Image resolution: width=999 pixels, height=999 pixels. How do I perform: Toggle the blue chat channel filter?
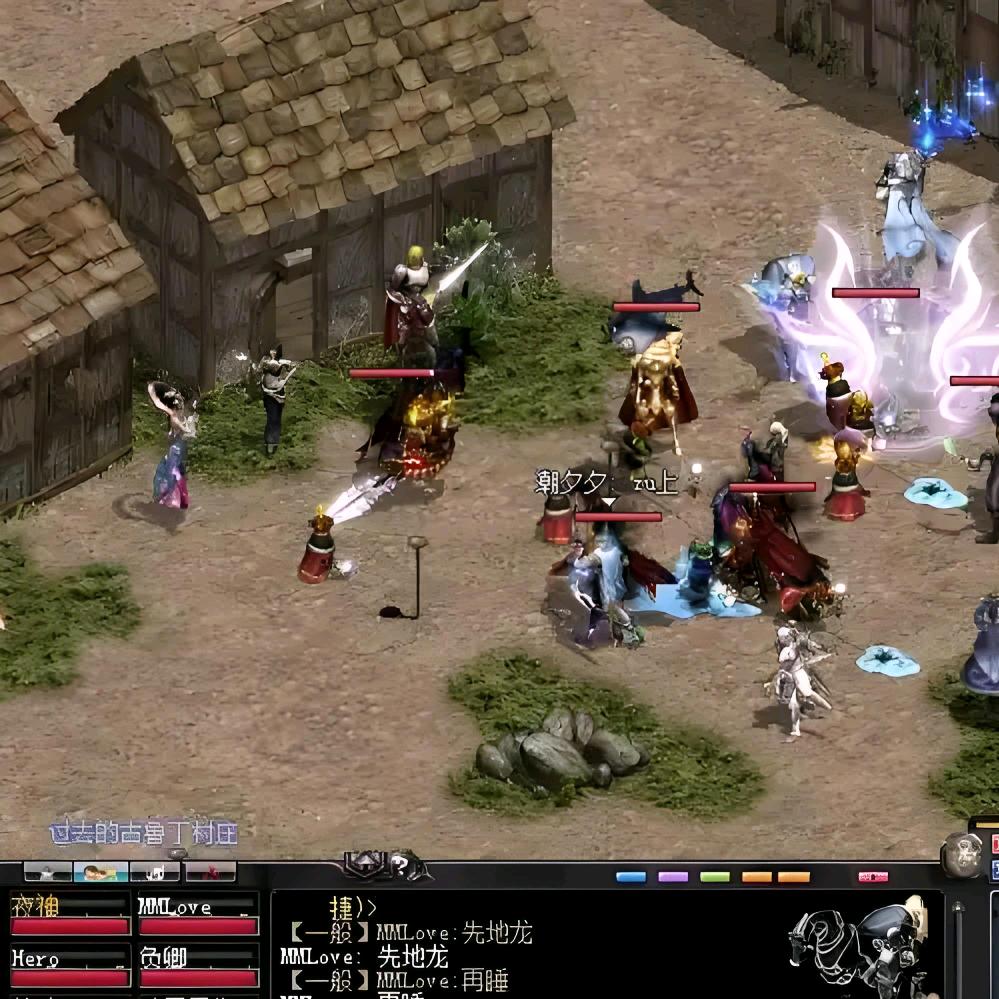pyautogui.click(x=631, y=877)
